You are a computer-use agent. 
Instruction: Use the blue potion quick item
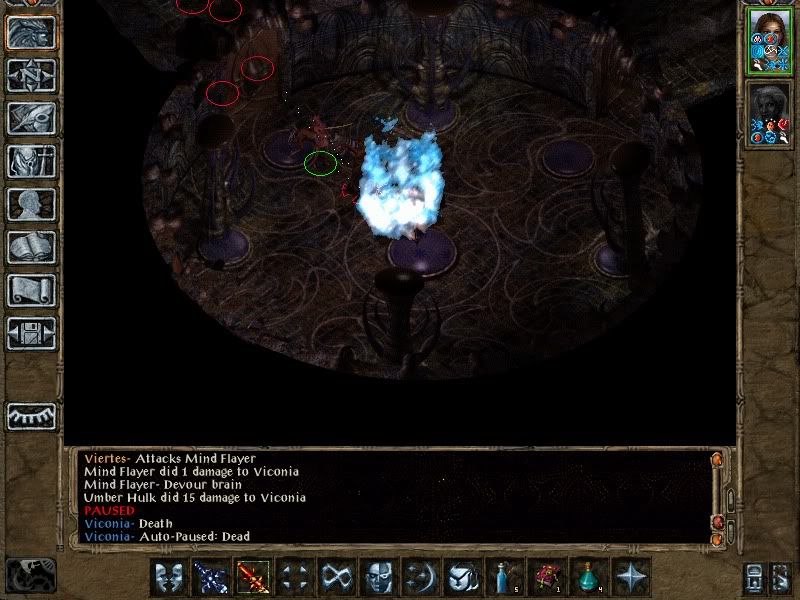coord(504,578)
